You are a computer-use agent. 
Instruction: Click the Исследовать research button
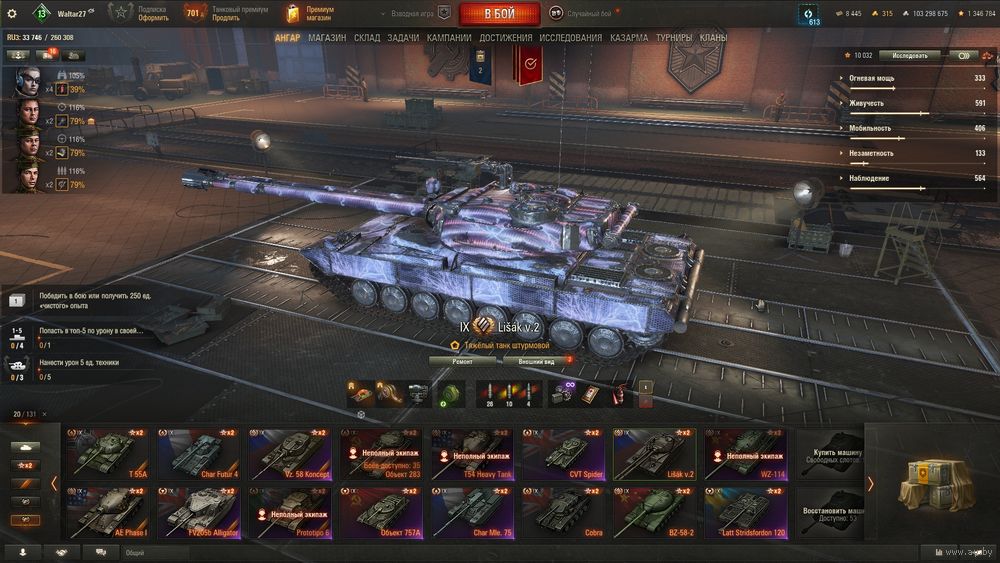coord(909,56)
